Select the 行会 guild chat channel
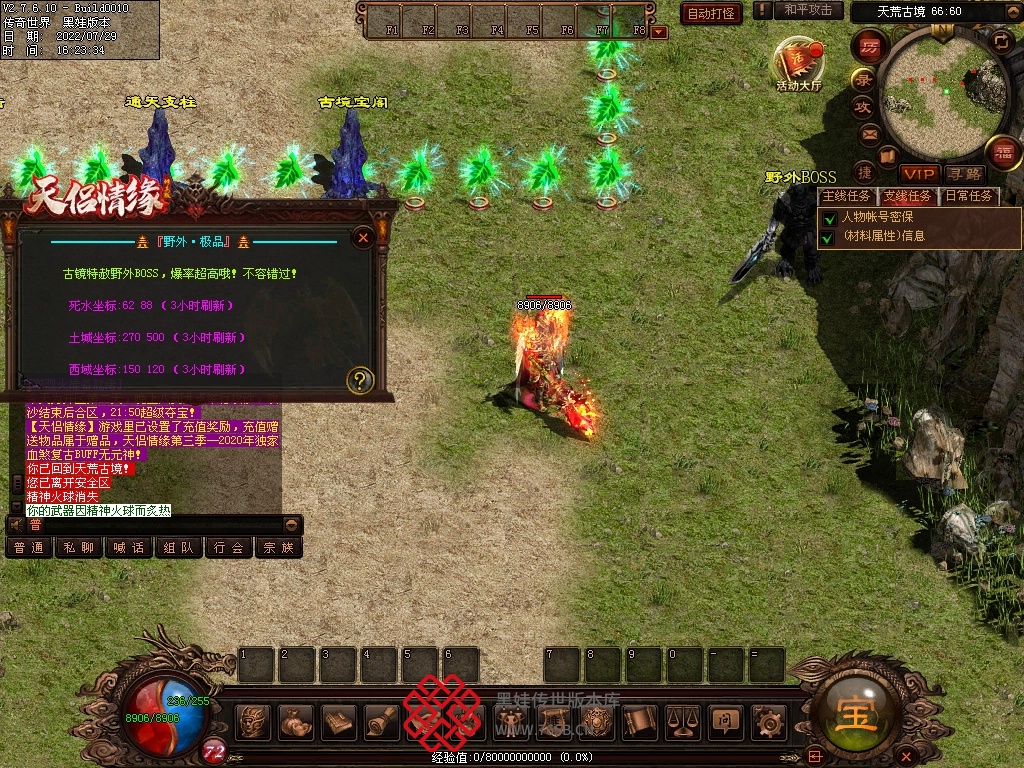Viewport: 1024px width, 768px height. point(229,547)
